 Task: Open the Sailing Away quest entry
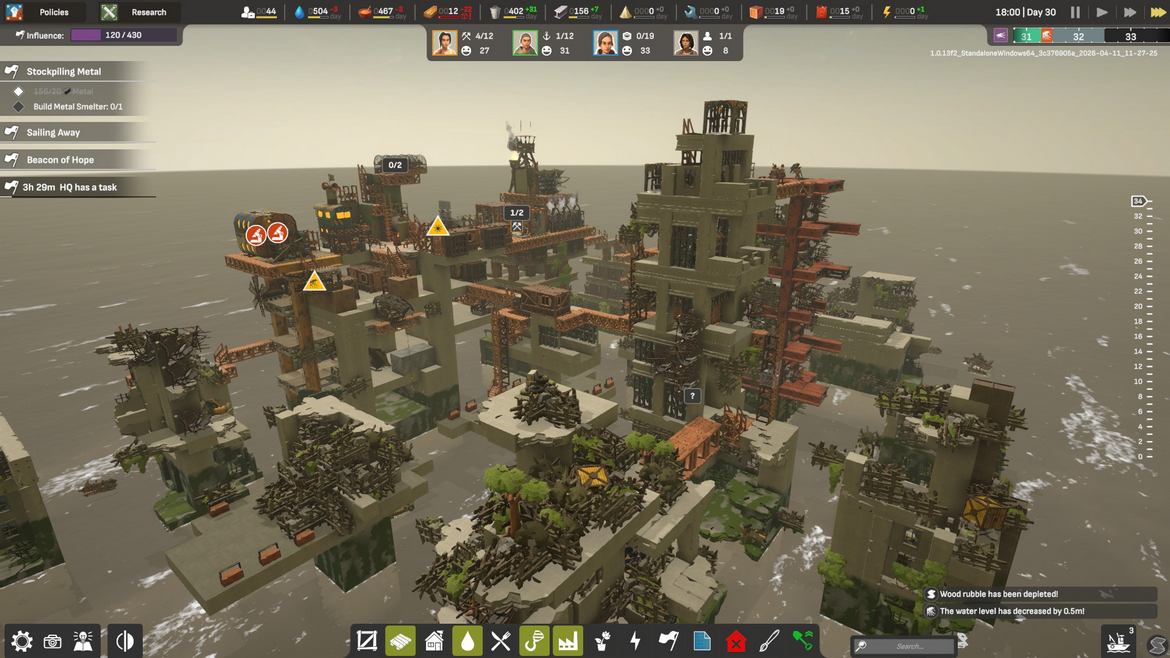[x=54, y=132]
